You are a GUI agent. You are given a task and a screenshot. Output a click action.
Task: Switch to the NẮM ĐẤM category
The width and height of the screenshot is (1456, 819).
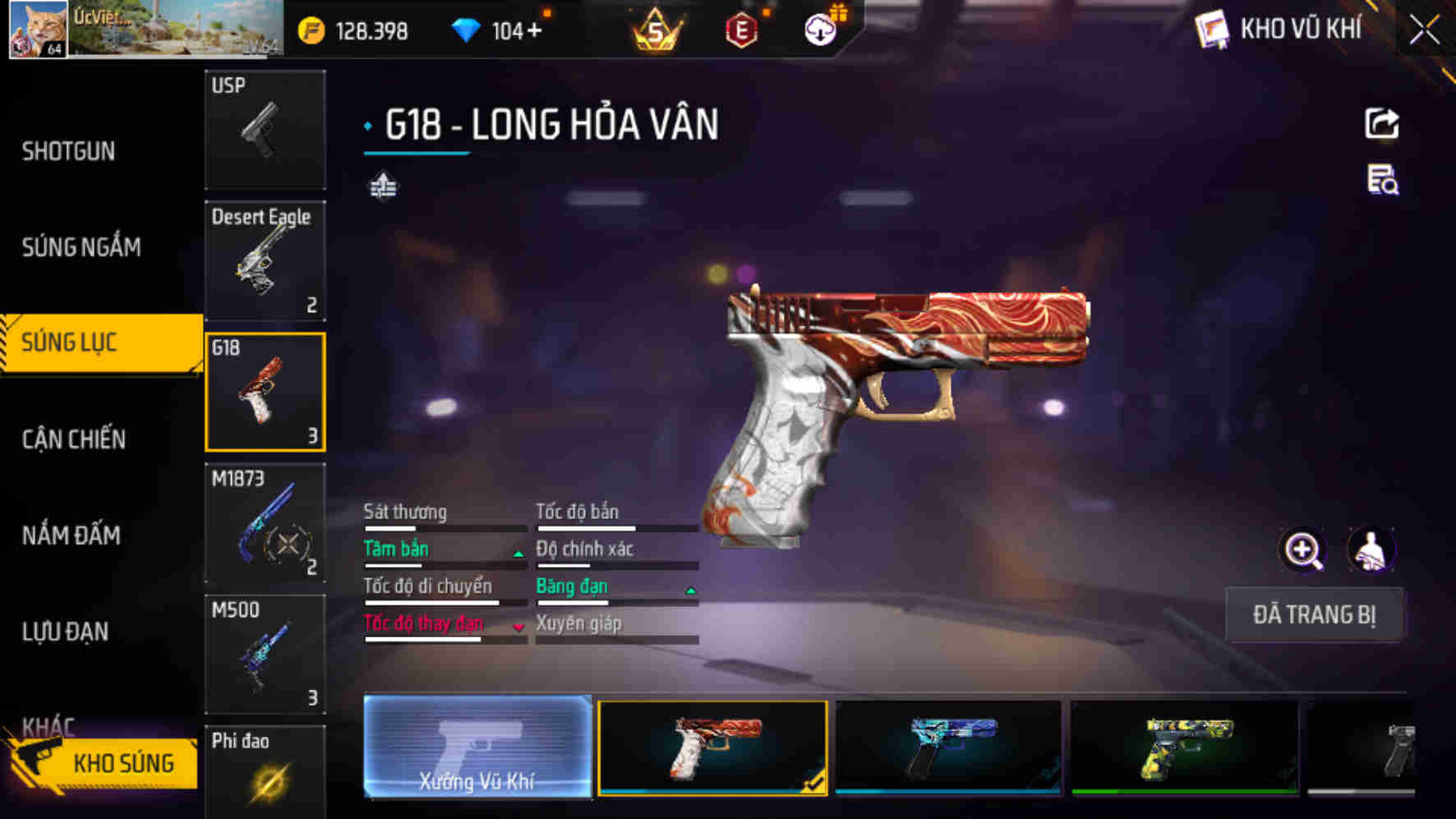71,536
